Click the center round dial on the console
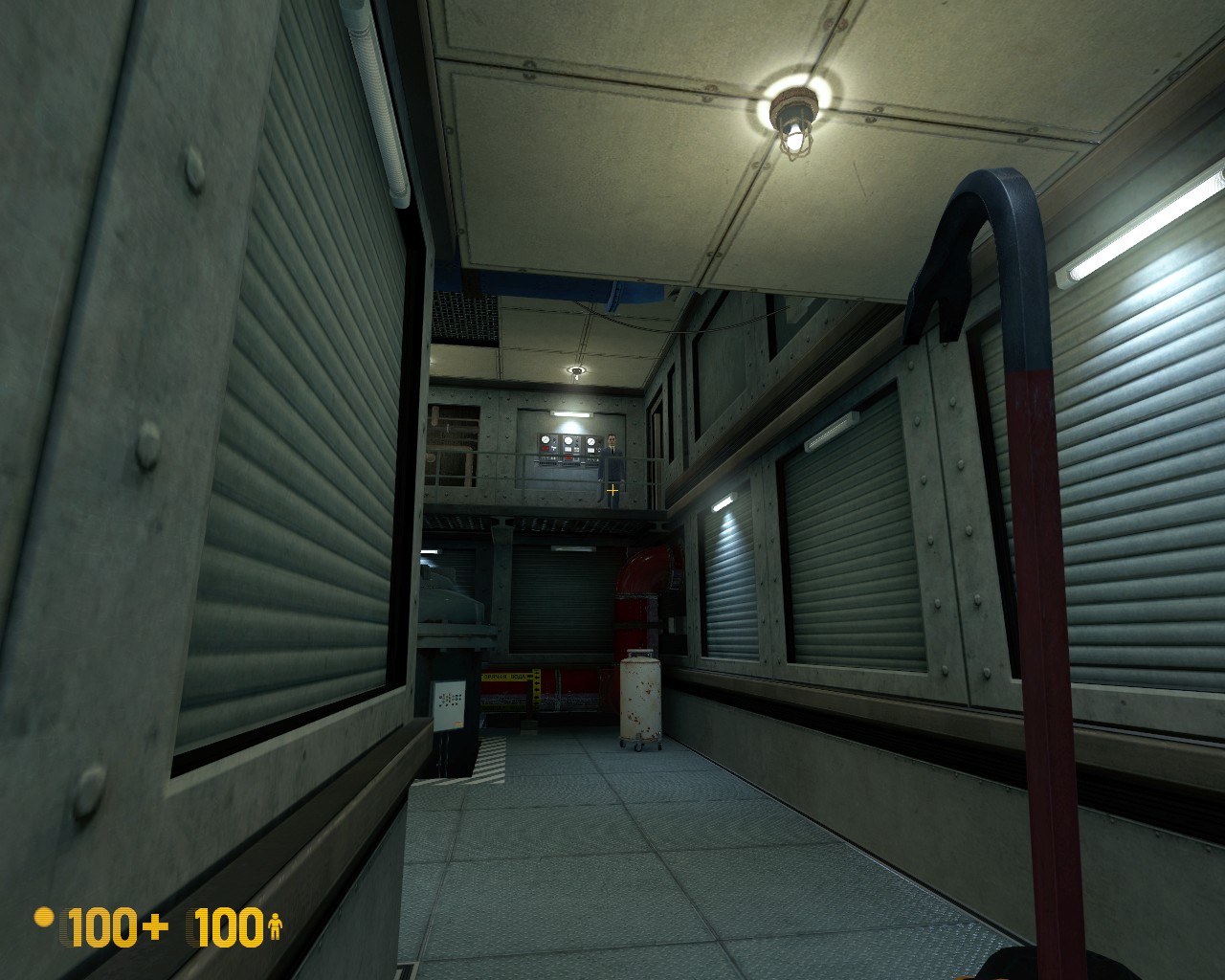 pos(568,440)
